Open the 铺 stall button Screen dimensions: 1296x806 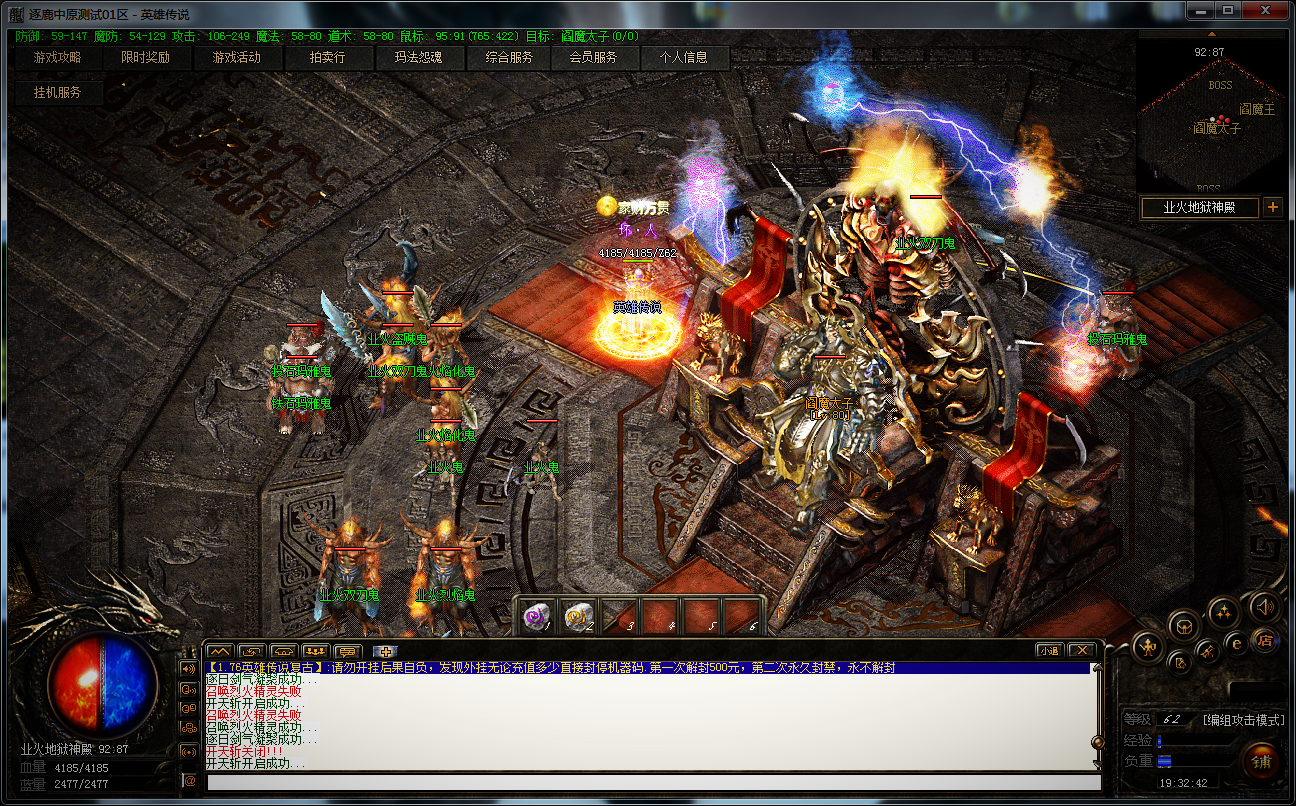click(x=1260, y=761)
